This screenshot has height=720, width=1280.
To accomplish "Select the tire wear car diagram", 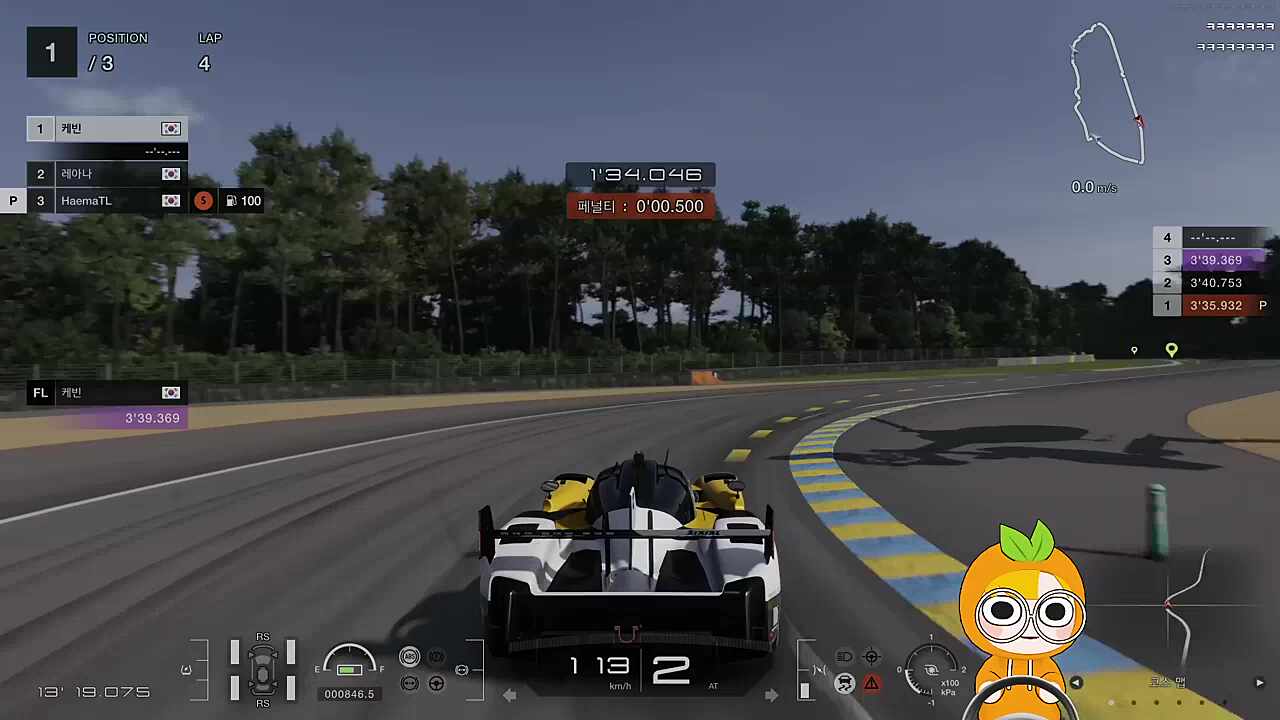I will pos(263,669).
